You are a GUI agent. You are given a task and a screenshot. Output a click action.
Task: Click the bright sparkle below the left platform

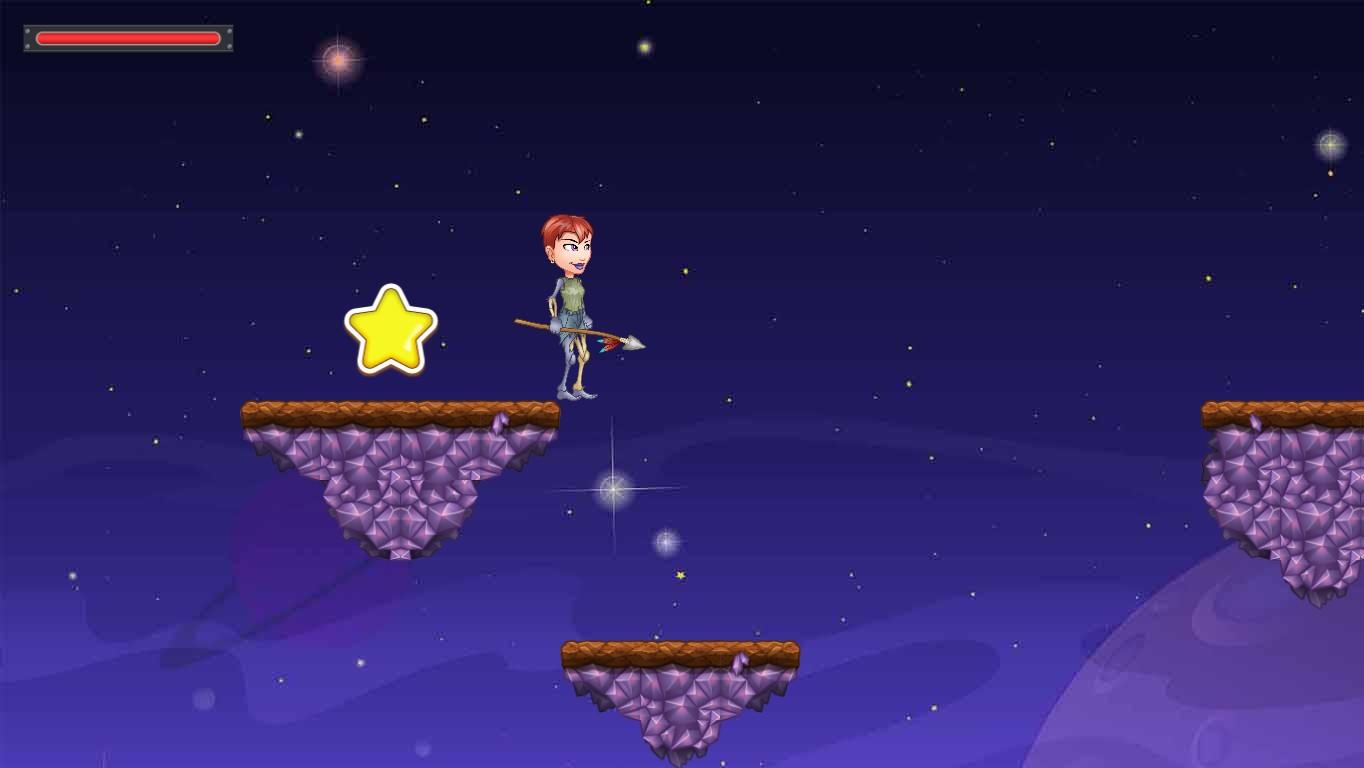point(612,488)
